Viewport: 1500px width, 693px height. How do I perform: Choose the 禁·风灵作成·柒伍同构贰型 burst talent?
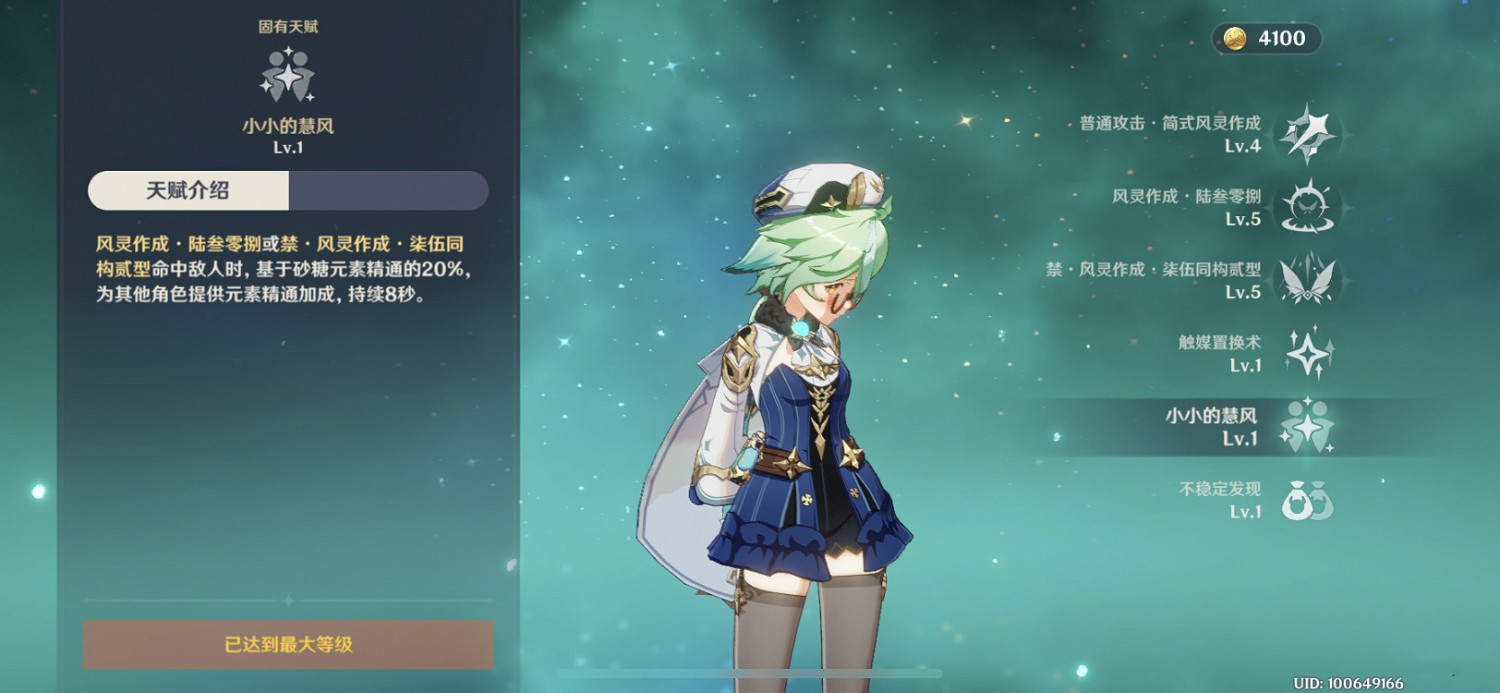point(1307,280)
